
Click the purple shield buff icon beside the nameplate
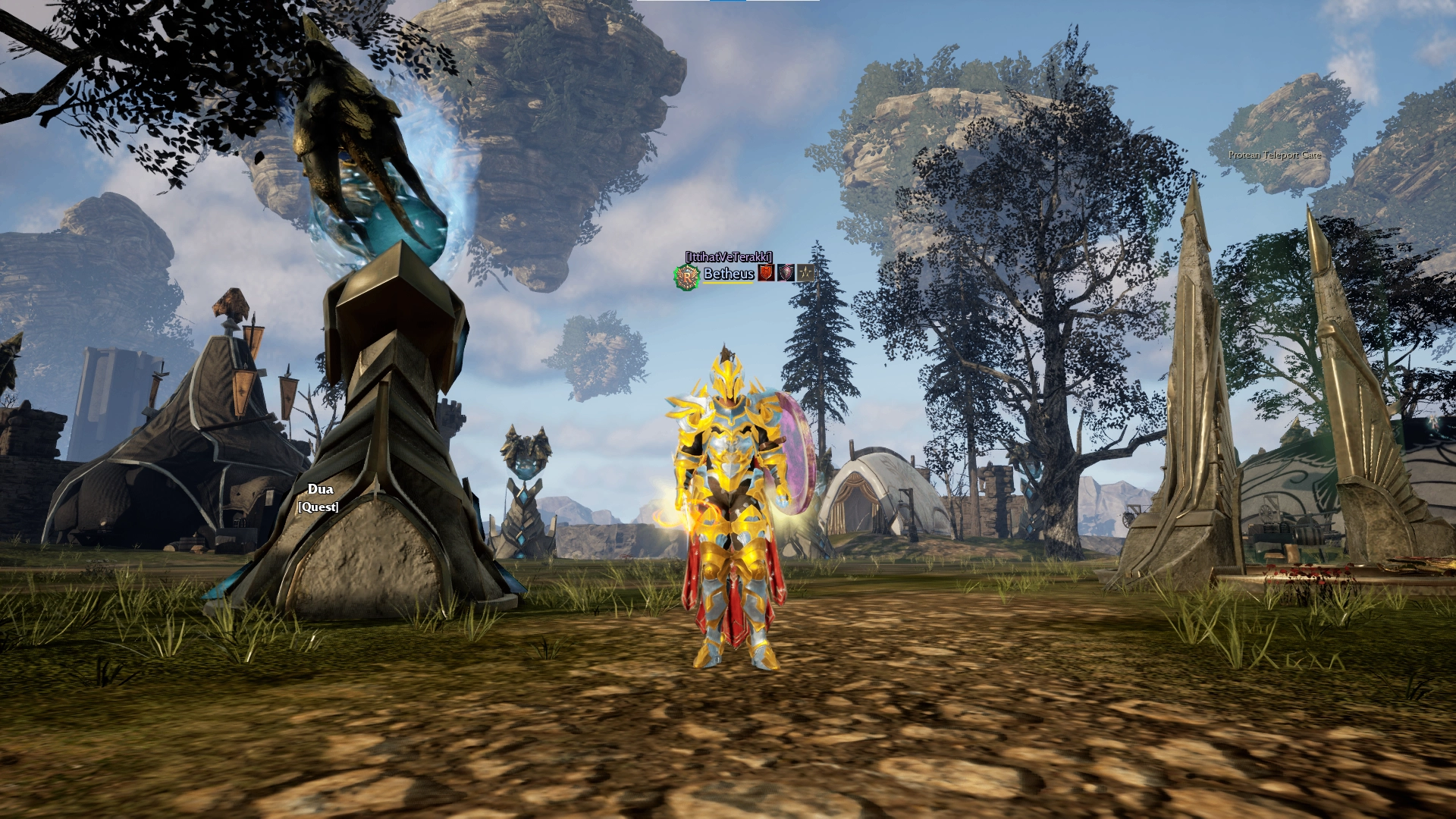click(787, 274)
